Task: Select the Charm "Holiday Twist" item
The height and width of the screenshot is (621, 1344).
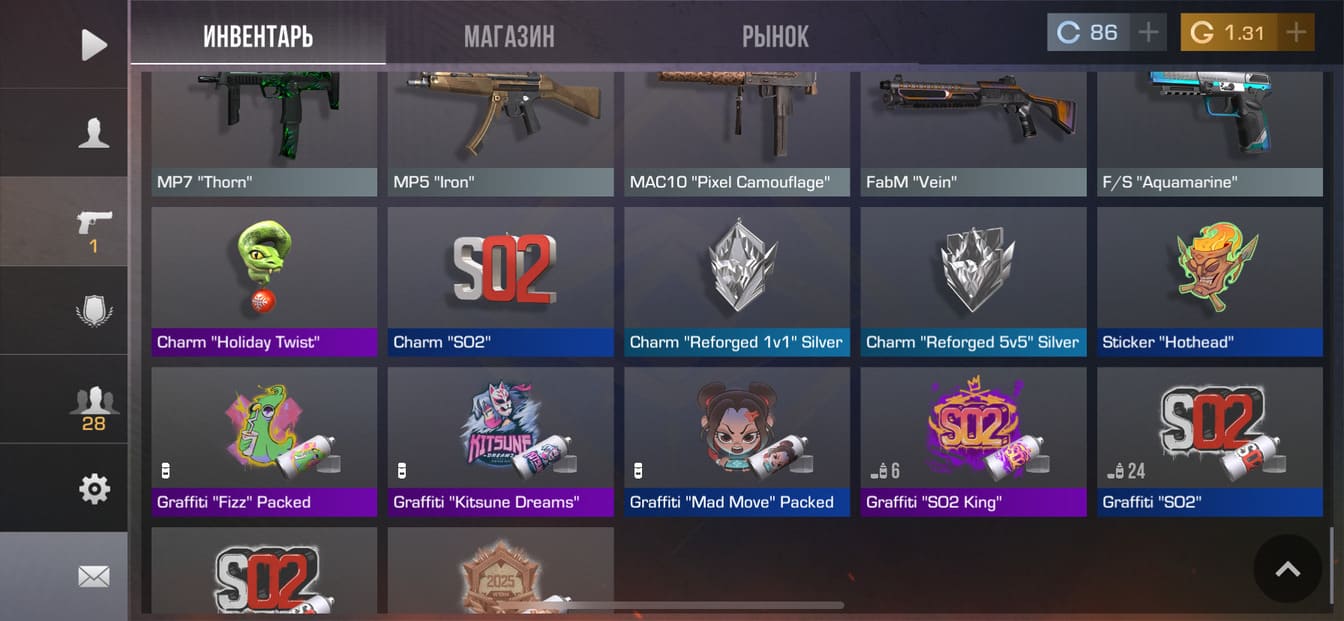Action: [264, 280]
